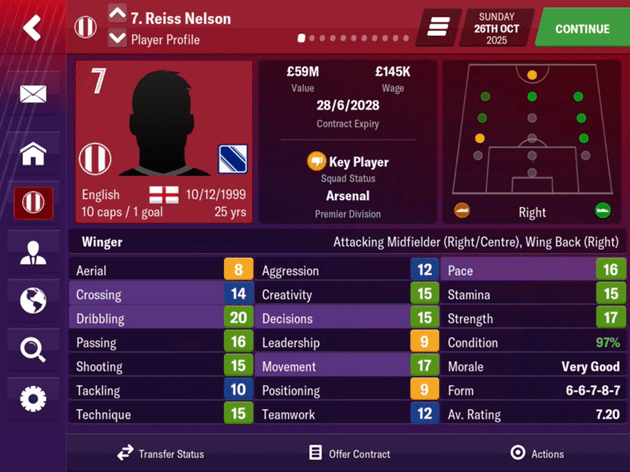Open the hamburger menu button
This screenshot has width=630, height=472.
pyautogui.click(x=438, y=28)
